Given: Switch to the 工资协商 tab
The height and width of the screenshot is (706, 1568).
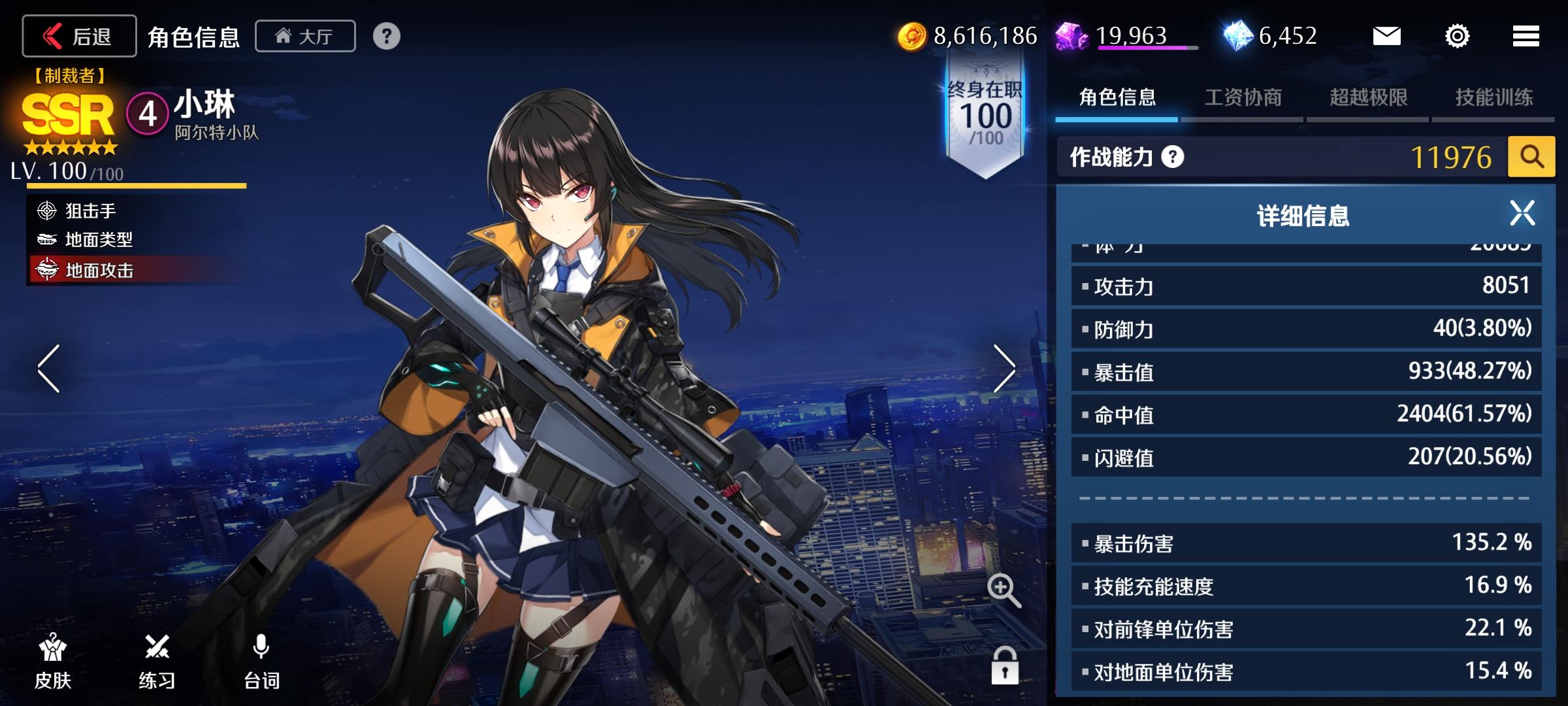Looking at the screenshot, I should tap(1243, 98).
